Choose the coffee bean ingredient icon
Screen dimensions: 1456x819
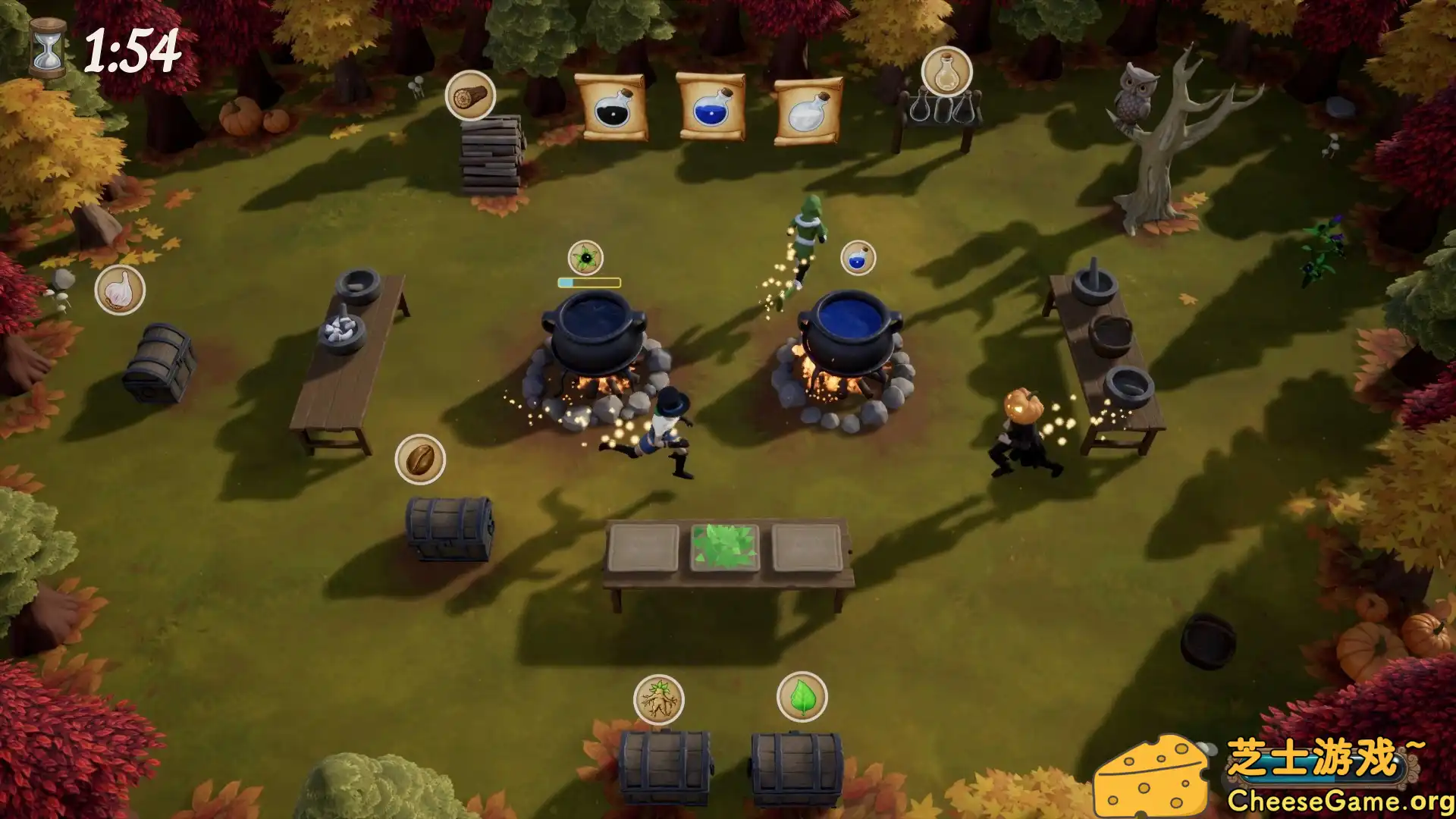(x=420, y=460)
